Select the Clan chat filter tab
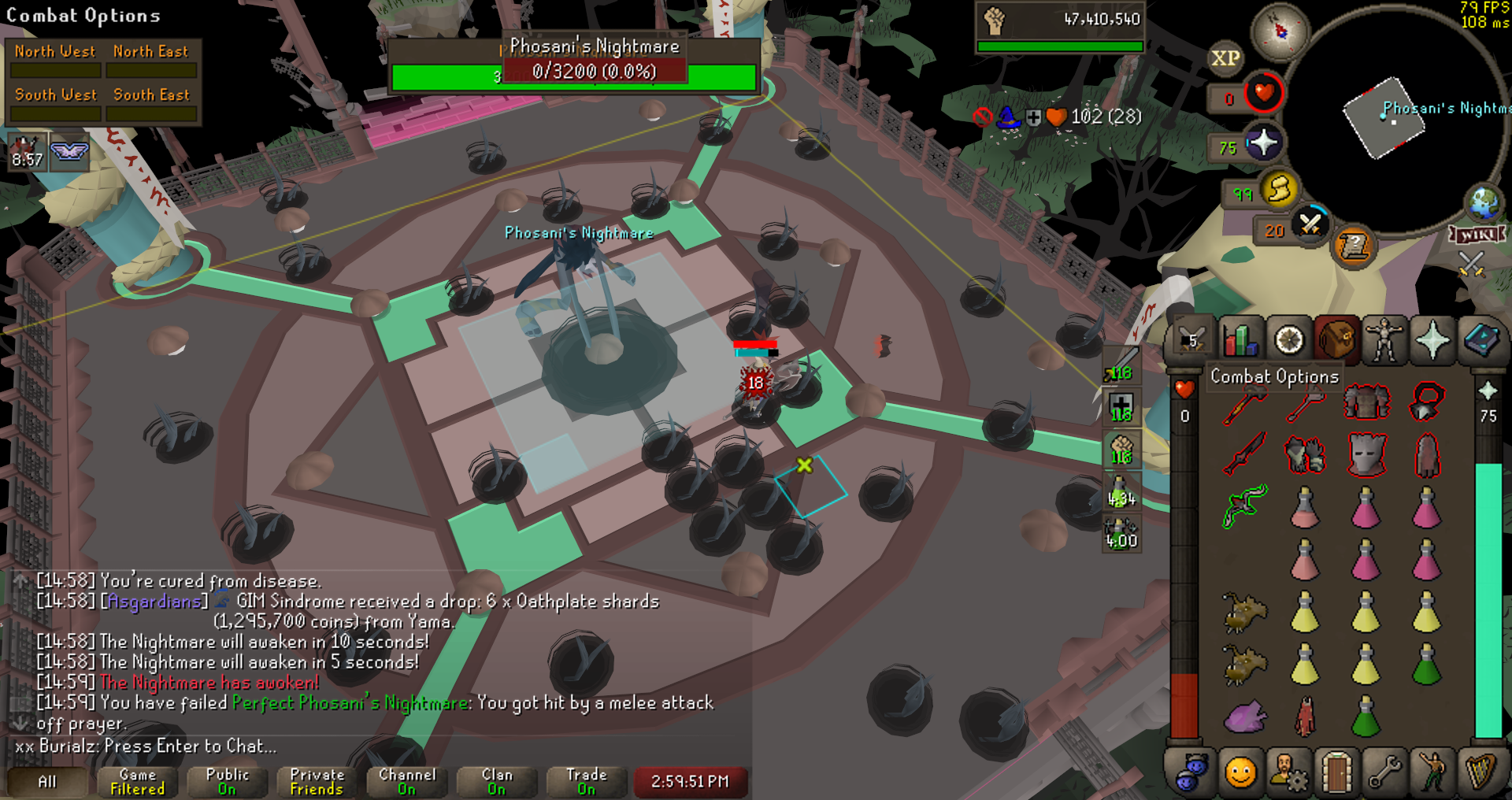This screenshot has height=800, width=1512. click(x=496, y=781)
